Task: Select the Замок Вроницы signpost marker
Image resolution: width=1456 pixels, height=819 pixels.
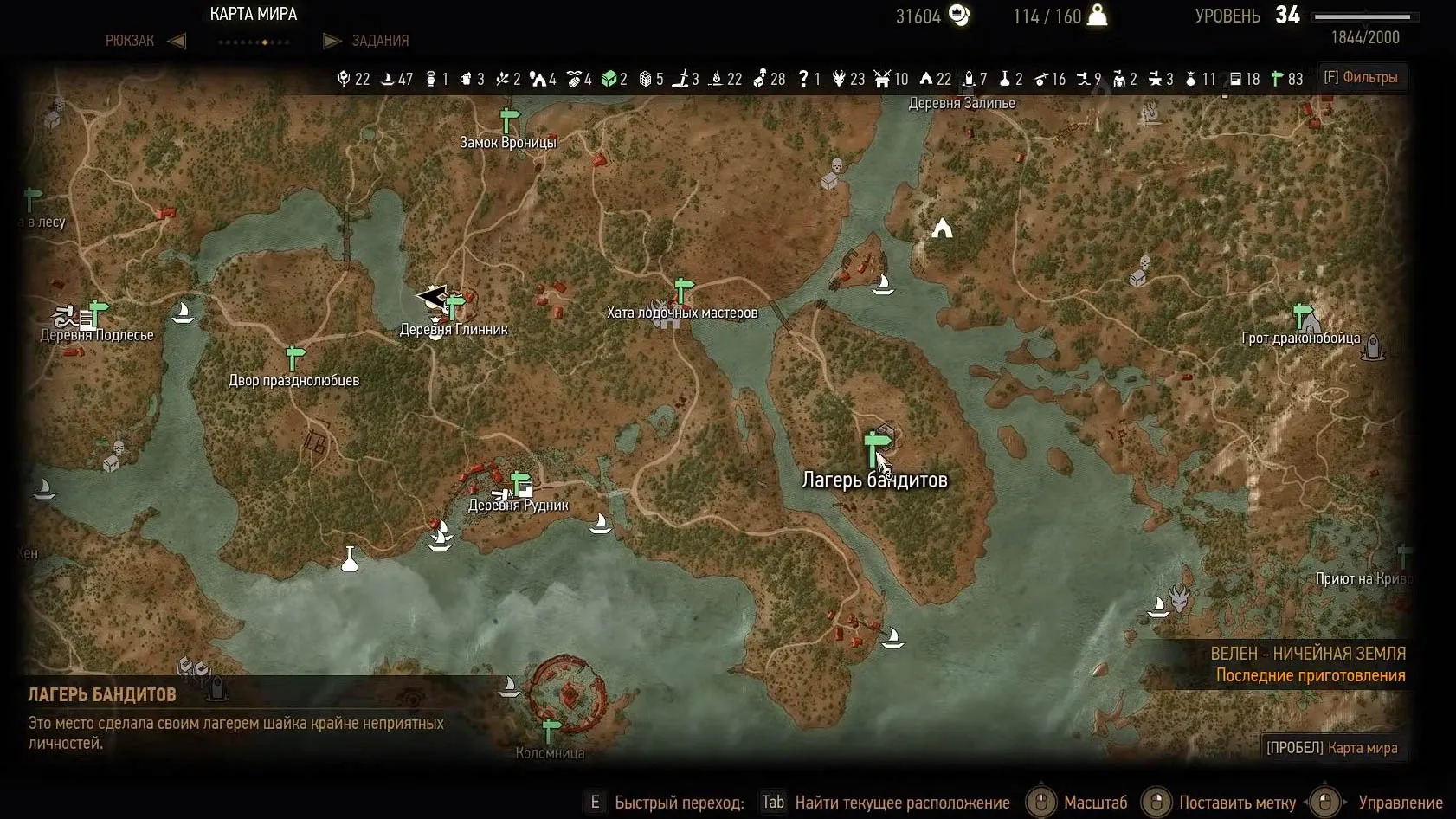Action: point(509,121)
